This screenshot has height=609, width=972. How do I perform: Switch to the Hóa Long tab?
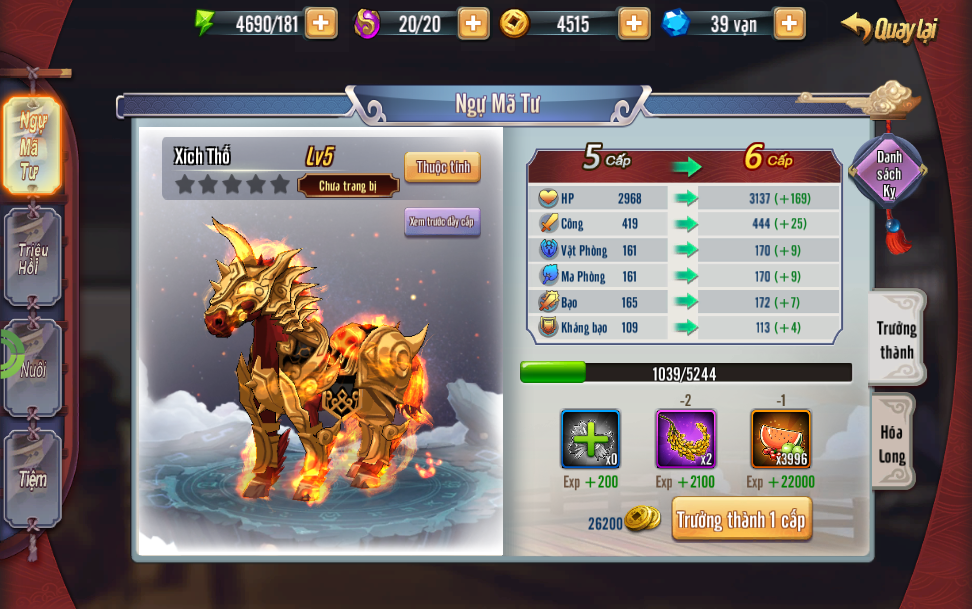click(892, 443)
